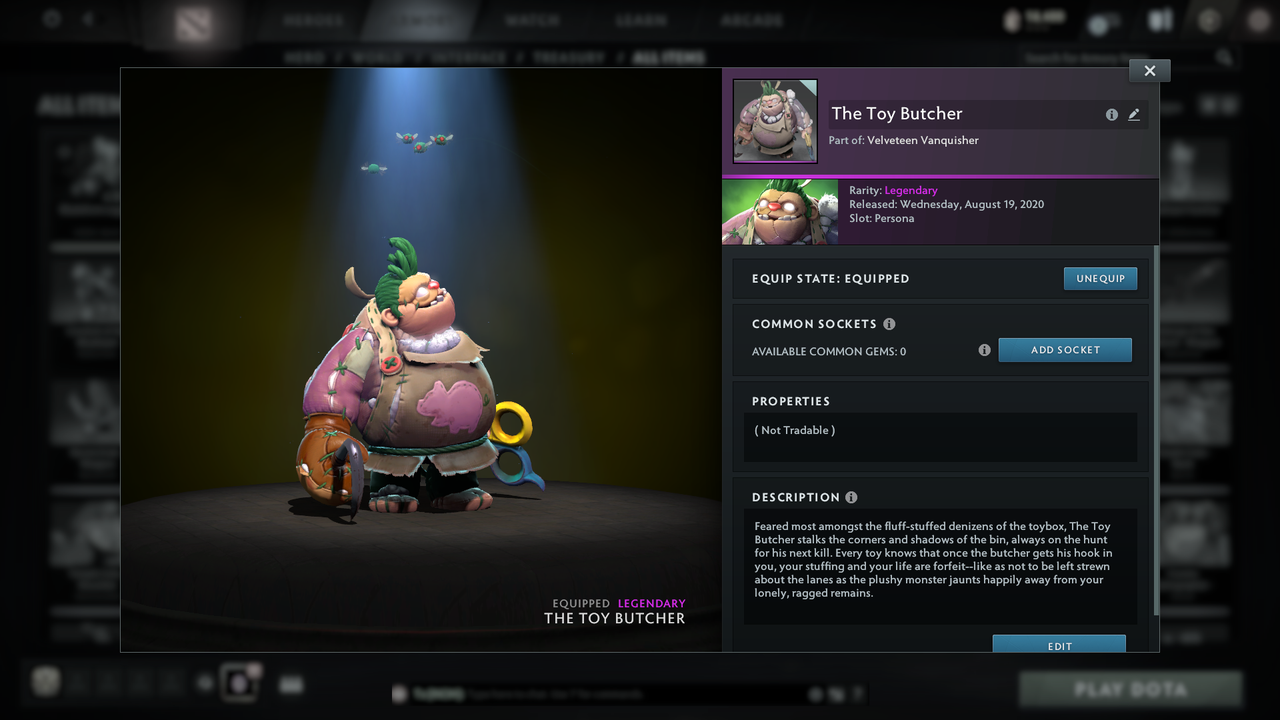The image size is (1280, 720).
Task: Click the info icon beside AVAILABLE COMMON GEMS
Action: tap(984, 350)
